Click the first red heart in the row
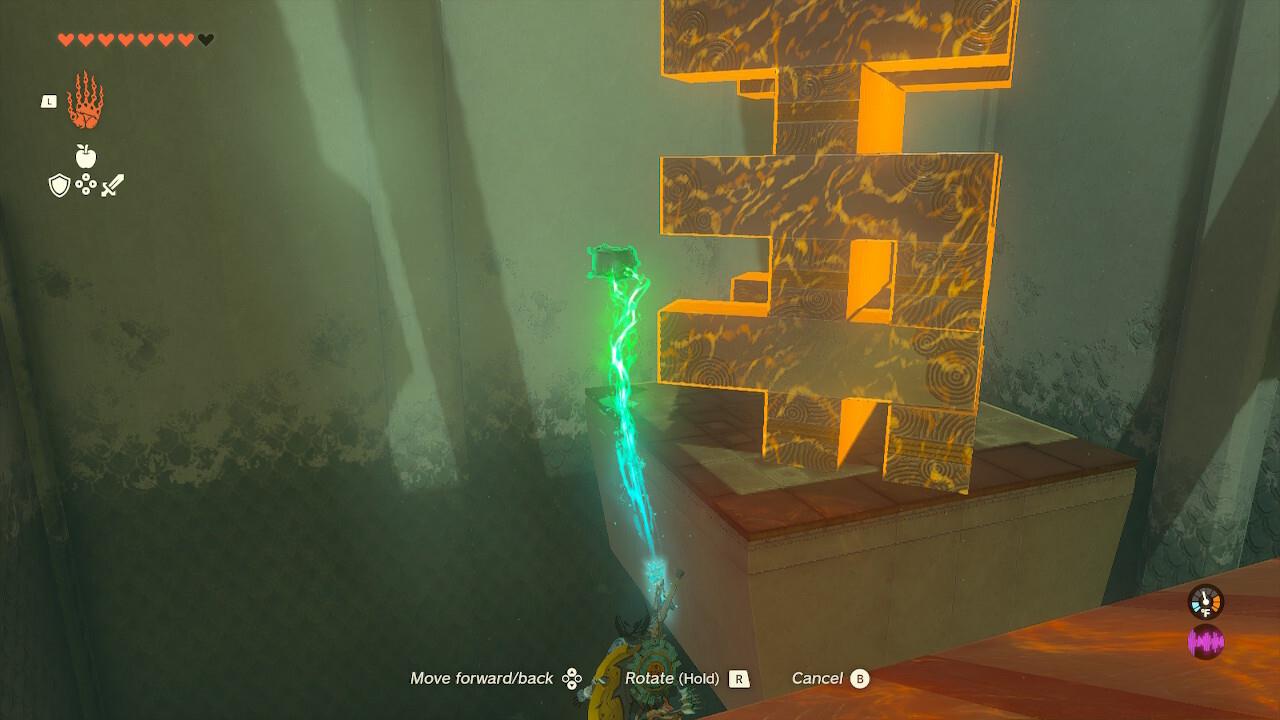 tap(64, 40)
